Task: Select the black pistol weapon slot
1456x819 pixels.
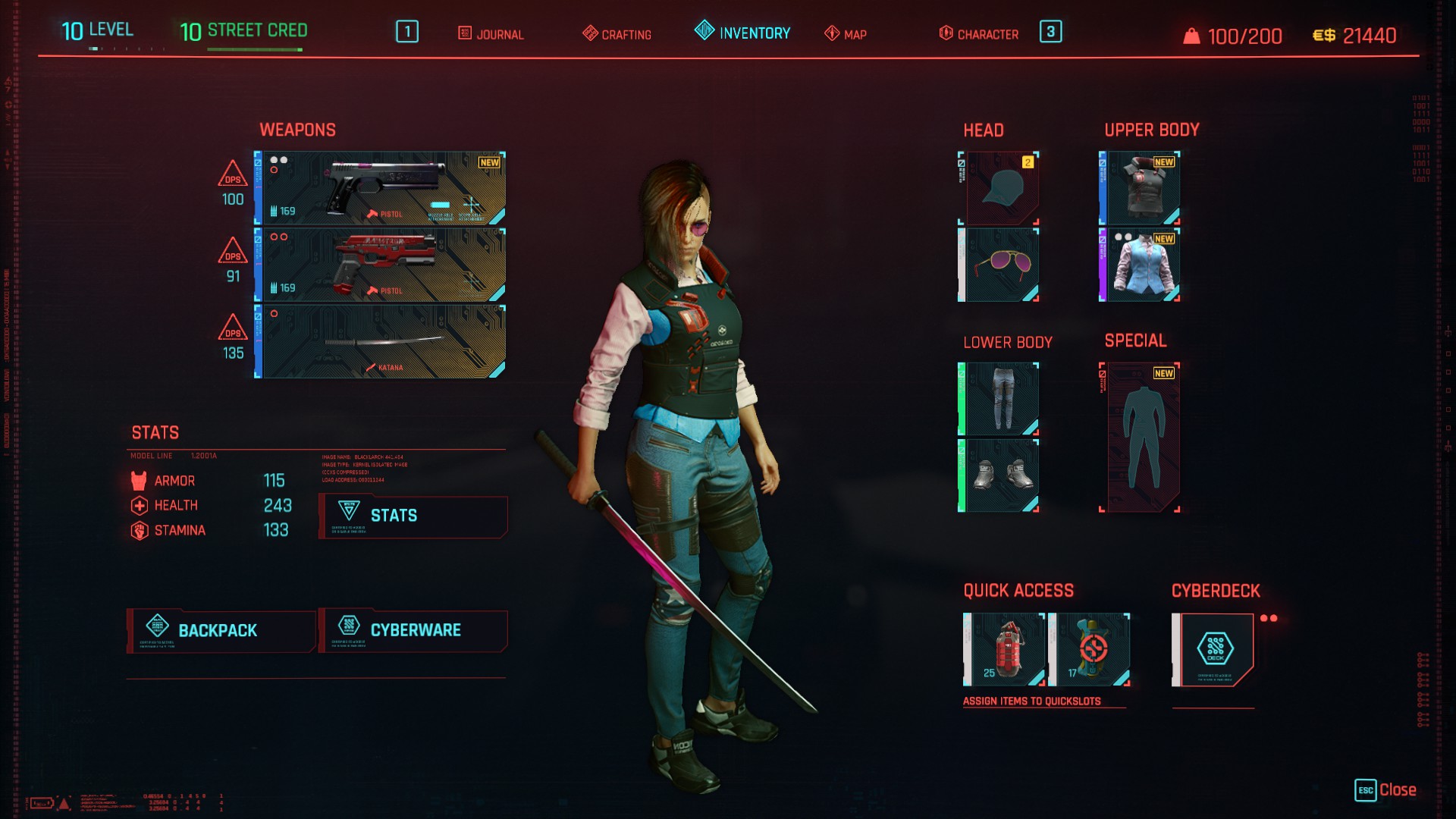Action: click(381, 188)
